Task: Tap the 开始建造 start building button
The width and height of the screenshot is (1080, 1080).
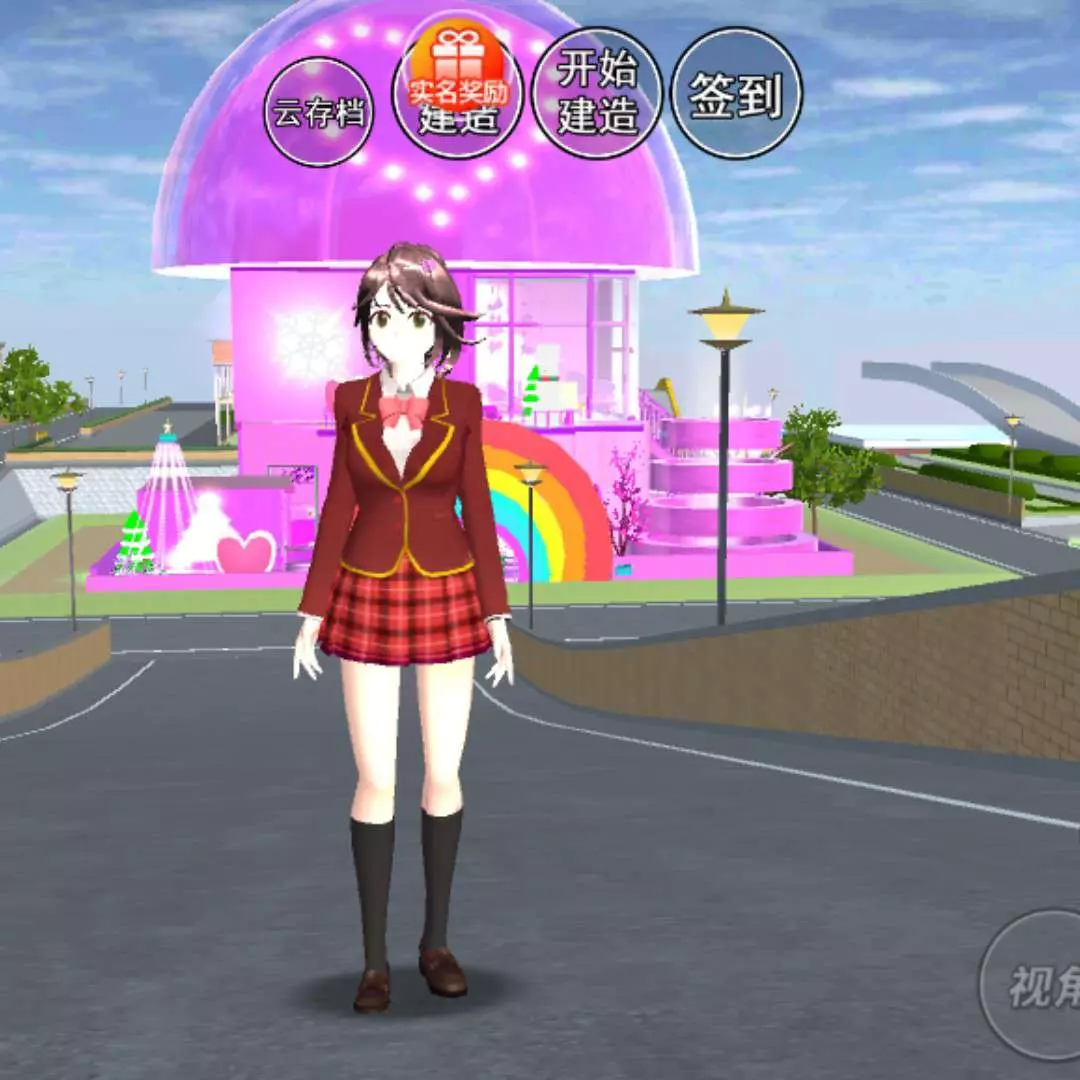Action: tap(598, 94)
